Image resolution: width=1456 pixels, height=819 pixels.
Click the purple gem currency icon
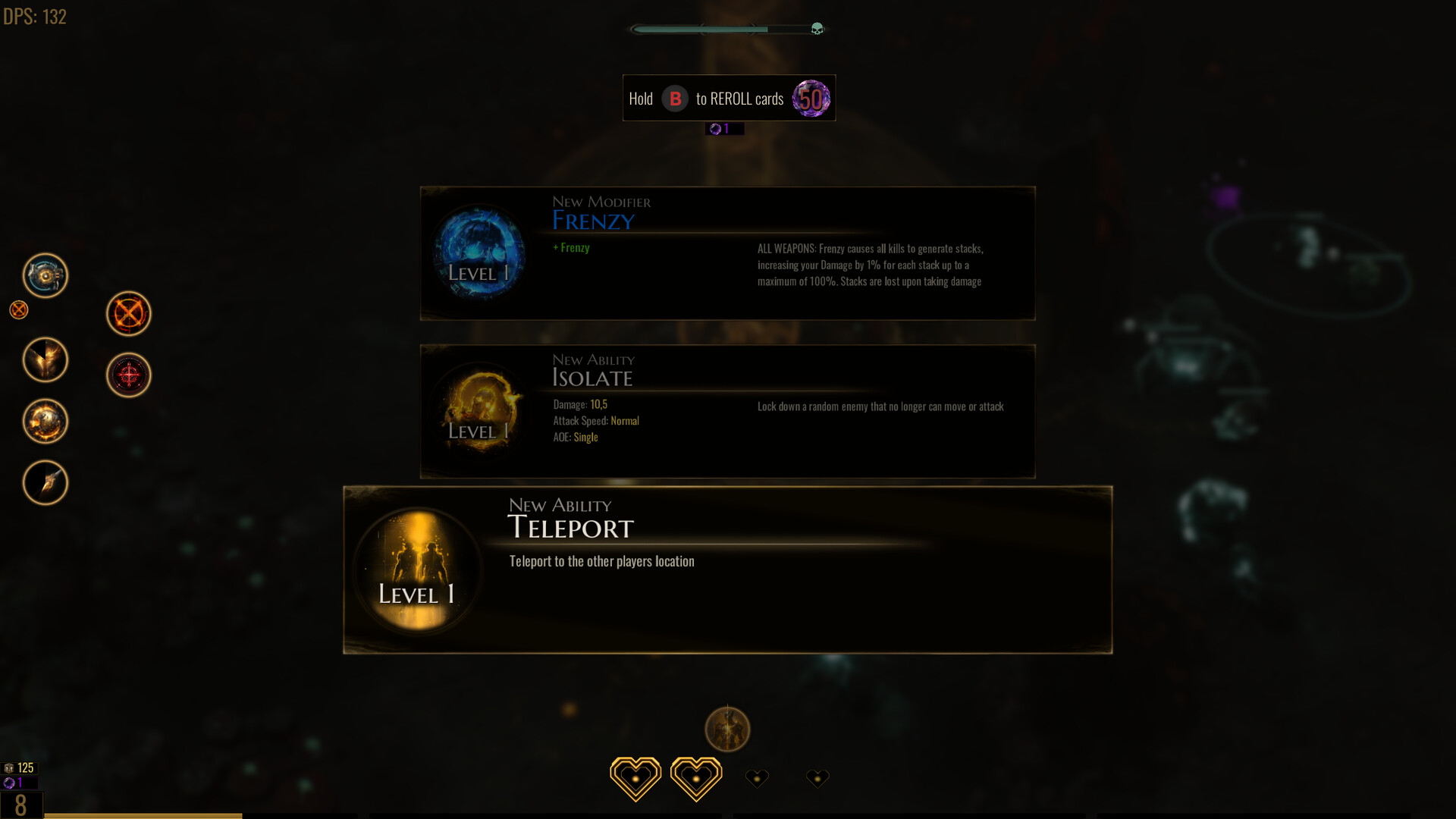[x=715, y=128]
